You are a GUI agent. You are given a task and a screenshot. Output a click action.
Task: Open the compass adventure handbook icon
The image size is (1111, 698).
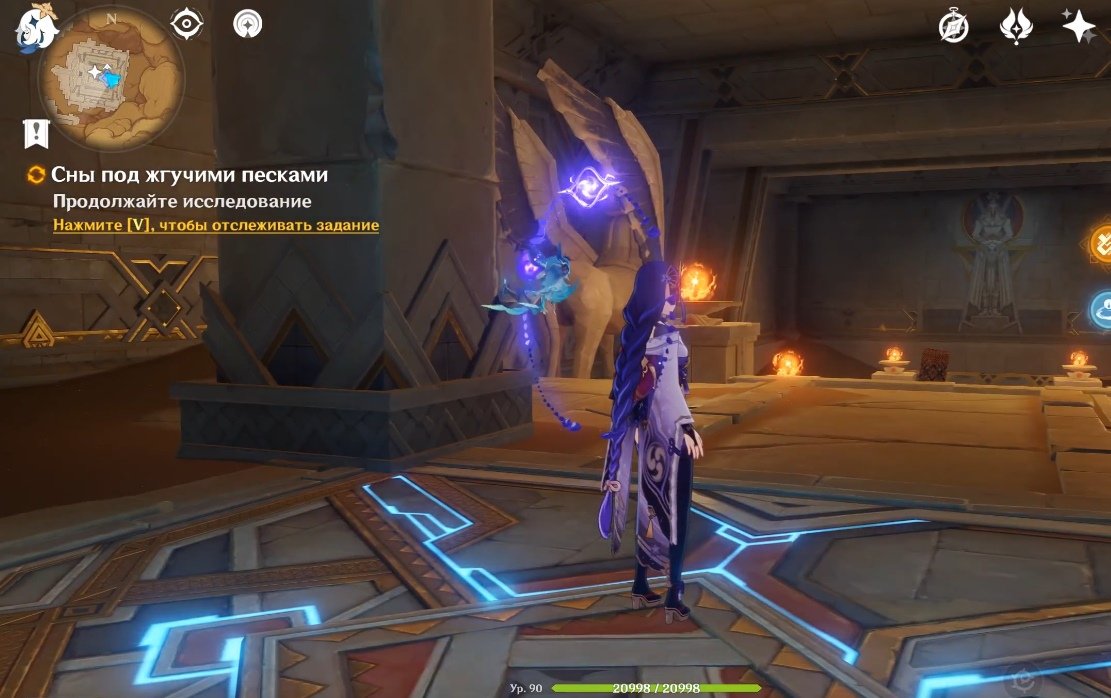click(953, 27)
